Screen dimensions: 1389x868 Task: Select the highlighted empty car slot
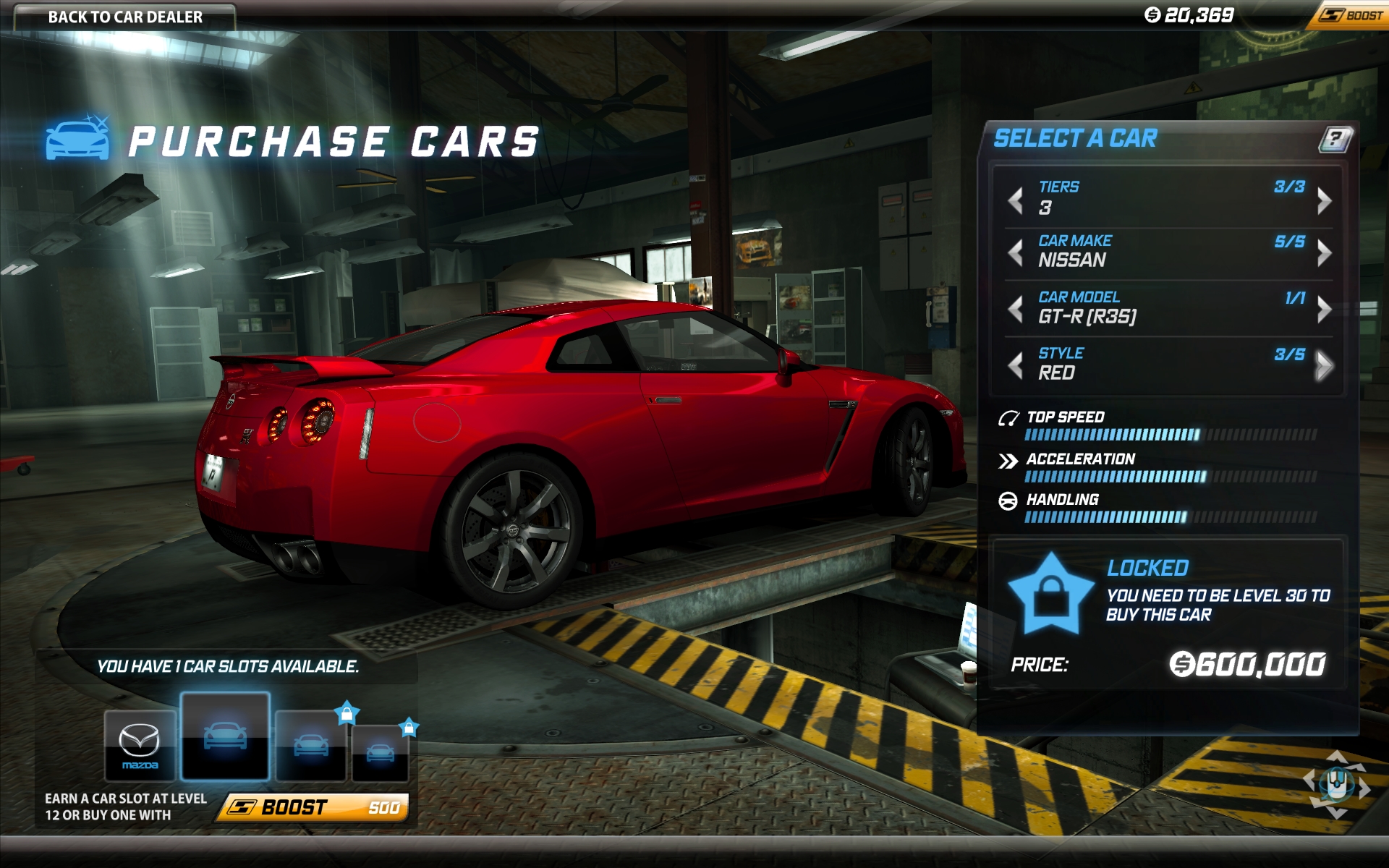click(x=225, y=736)
